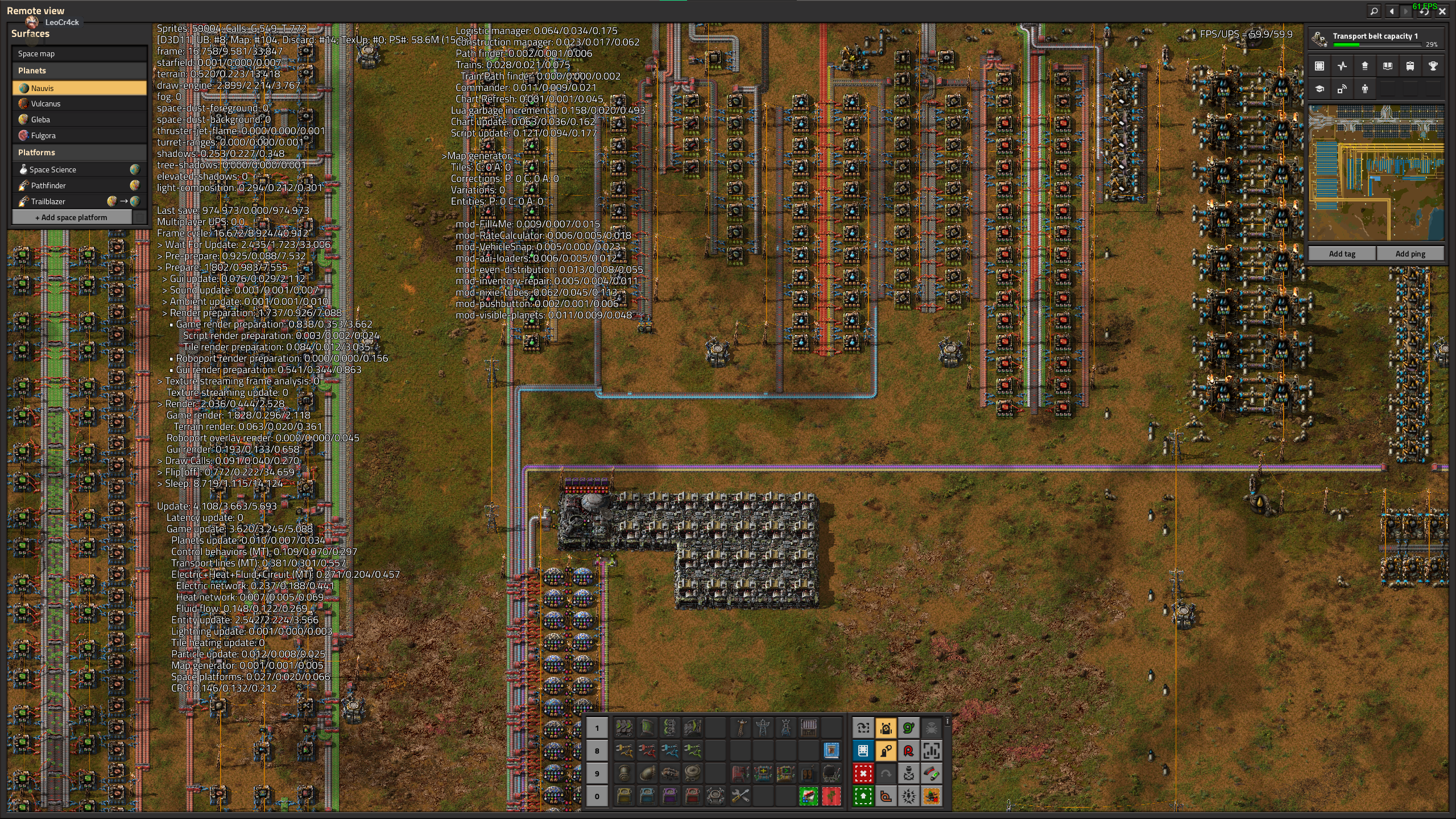1456x819 pixels.
Task: Open the minimap
Action: 1376,172
